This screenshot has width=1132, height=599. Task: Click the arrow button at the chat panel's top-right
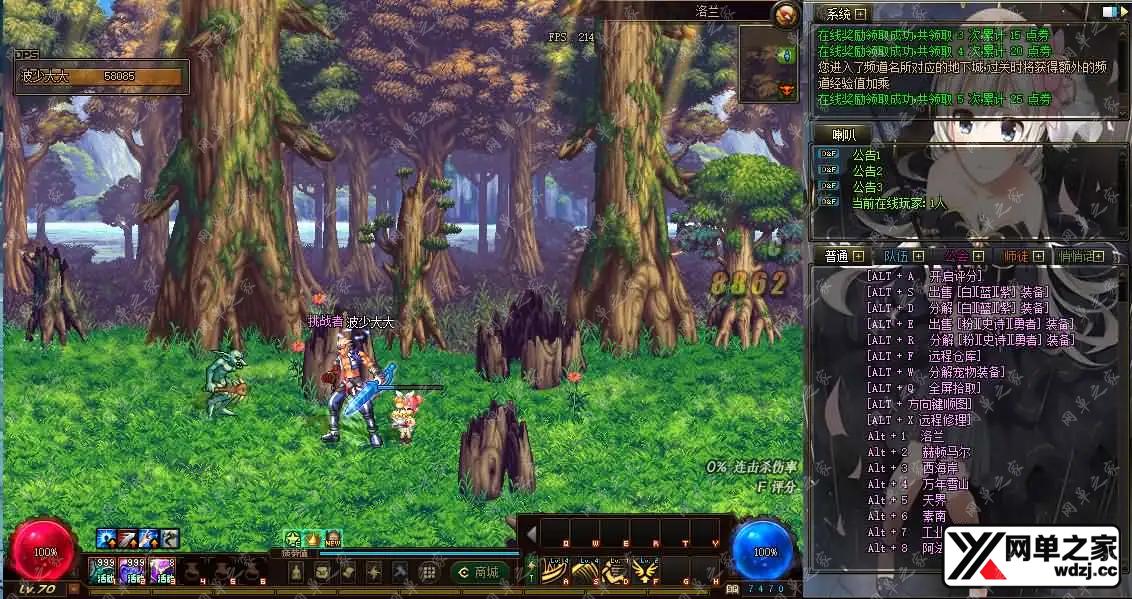[1111, 13]
